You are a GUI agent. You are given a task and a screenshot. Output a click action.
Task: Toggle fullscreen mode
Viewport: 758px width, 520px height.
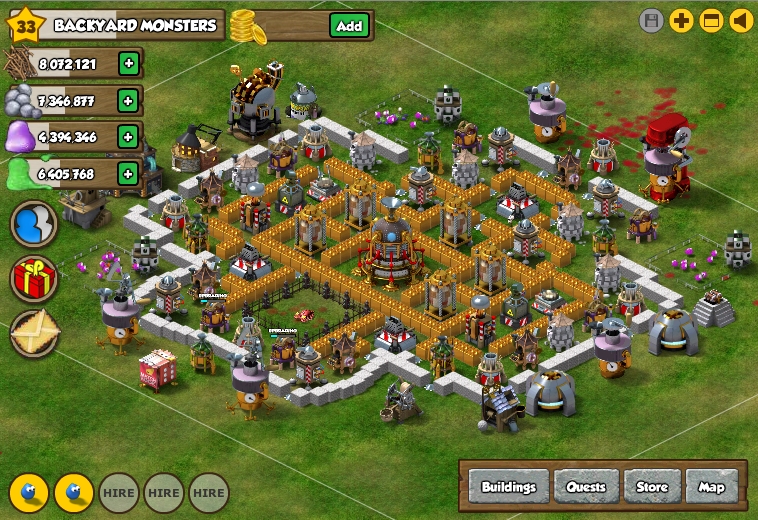coord(711,21)
